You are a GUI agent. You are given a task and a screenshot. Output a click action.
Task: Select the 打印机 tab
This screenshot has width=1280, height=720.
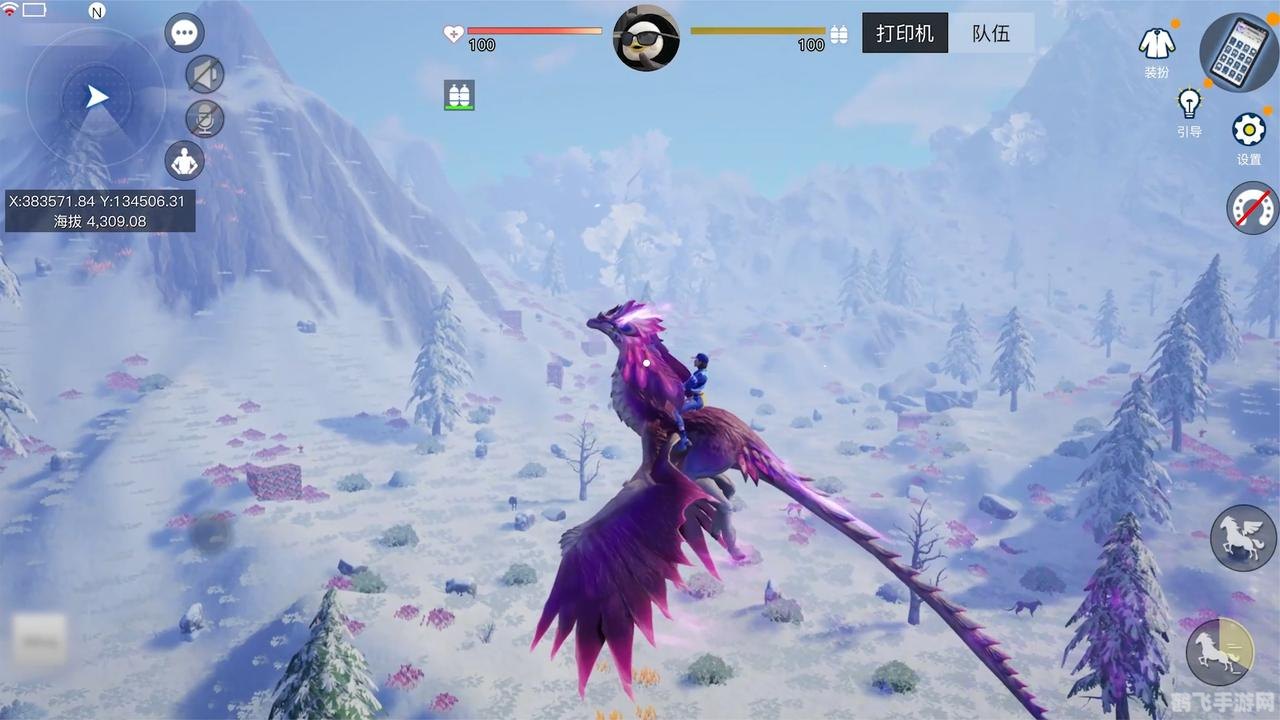pos(904,33)
